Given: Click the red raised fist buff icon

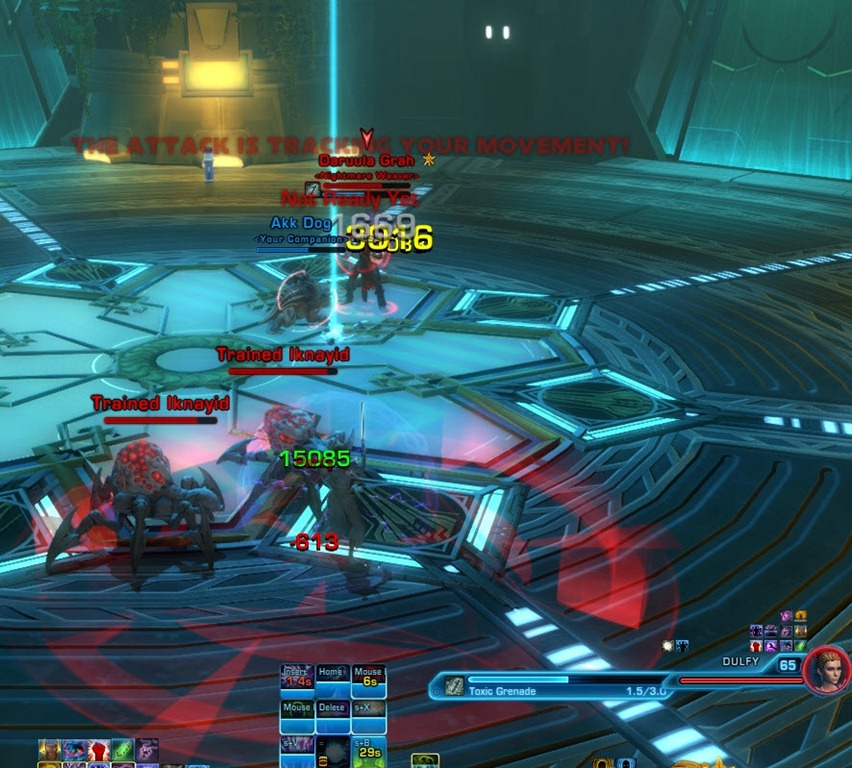Looking at the screenshot, I should pos(98,751).
